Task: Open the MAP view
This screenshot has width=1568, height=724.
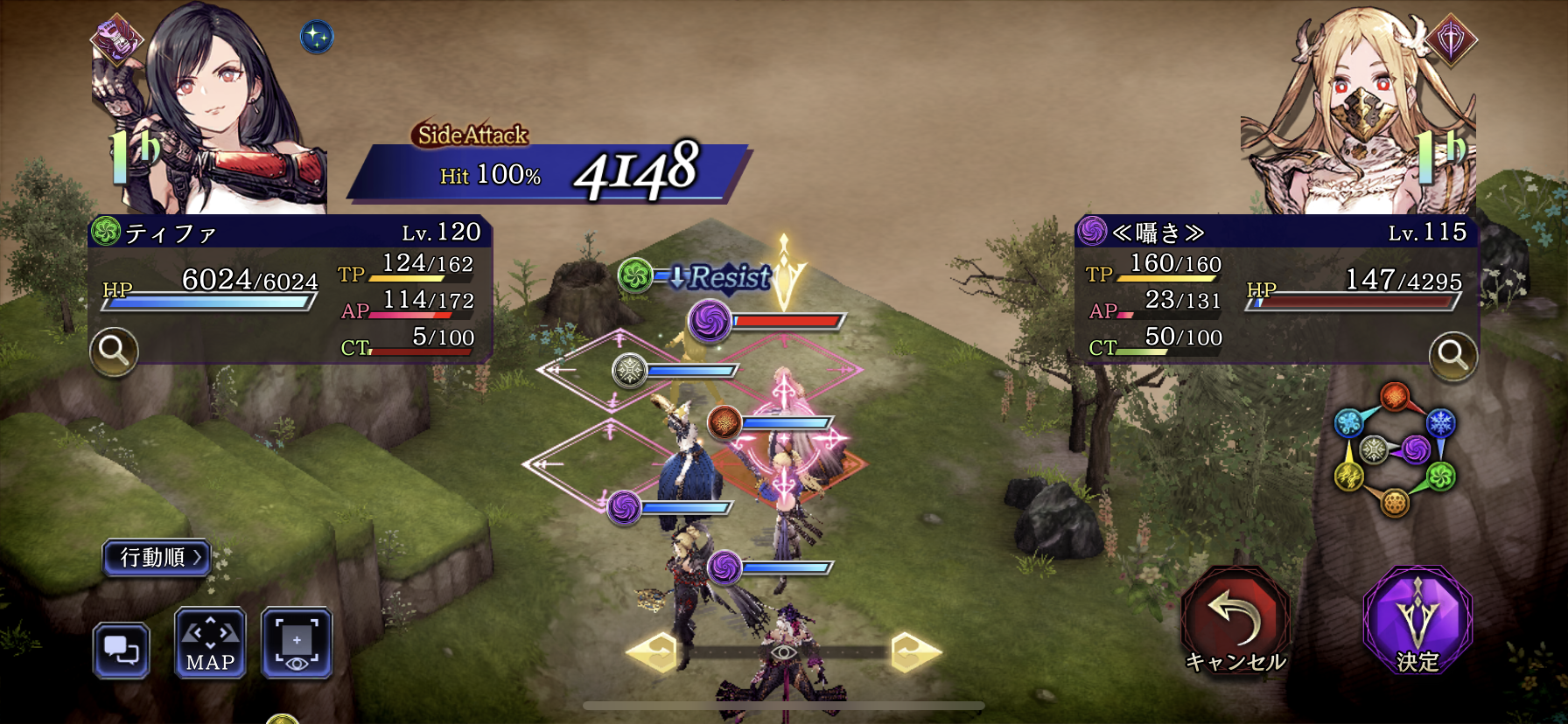Action: (x=210, y=644)
